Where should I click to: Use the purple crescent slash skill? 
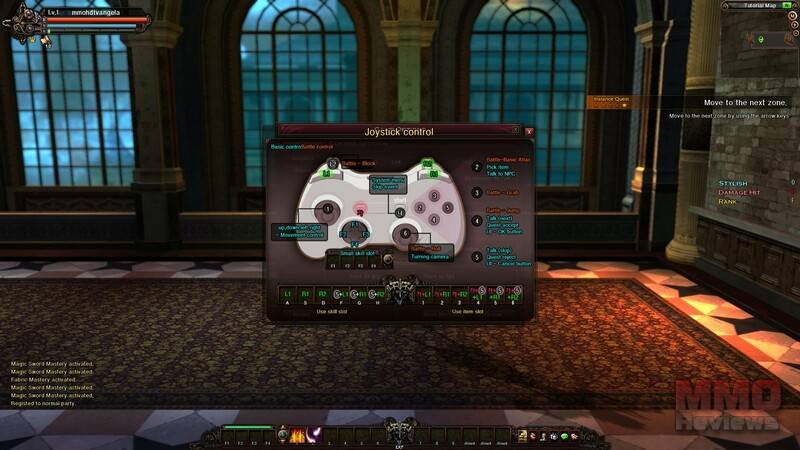click(x=314, y=433)
